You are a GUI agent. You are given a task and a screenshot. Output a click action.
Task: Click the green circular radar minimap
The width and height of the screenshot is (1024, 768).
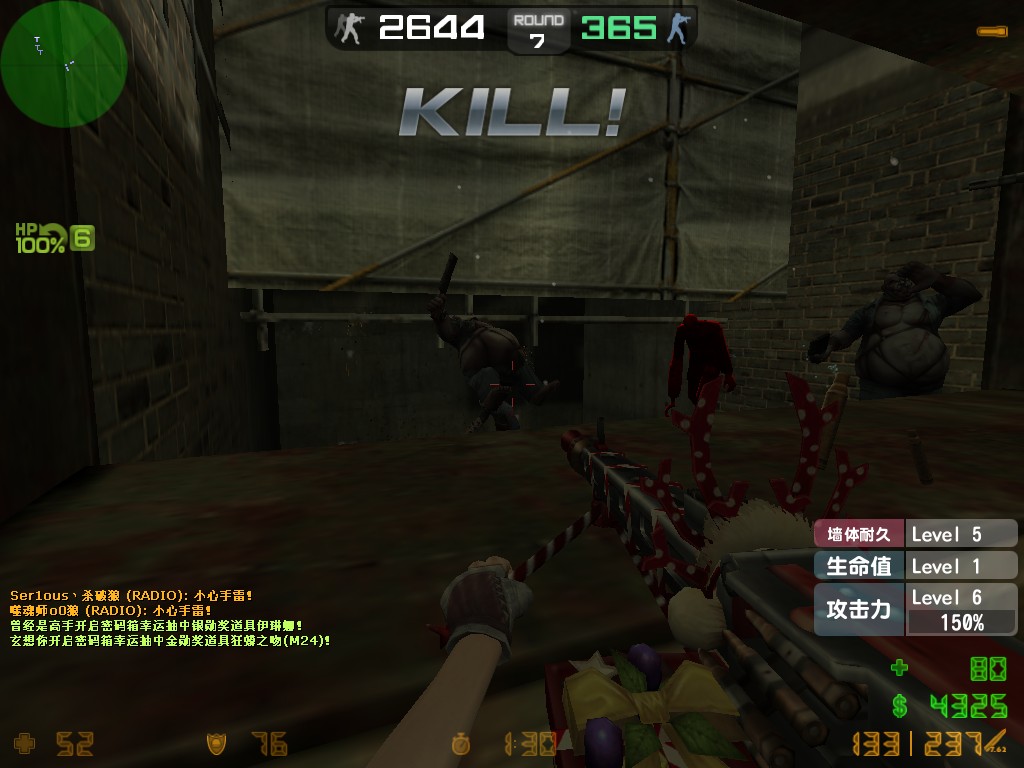point(63,64)
